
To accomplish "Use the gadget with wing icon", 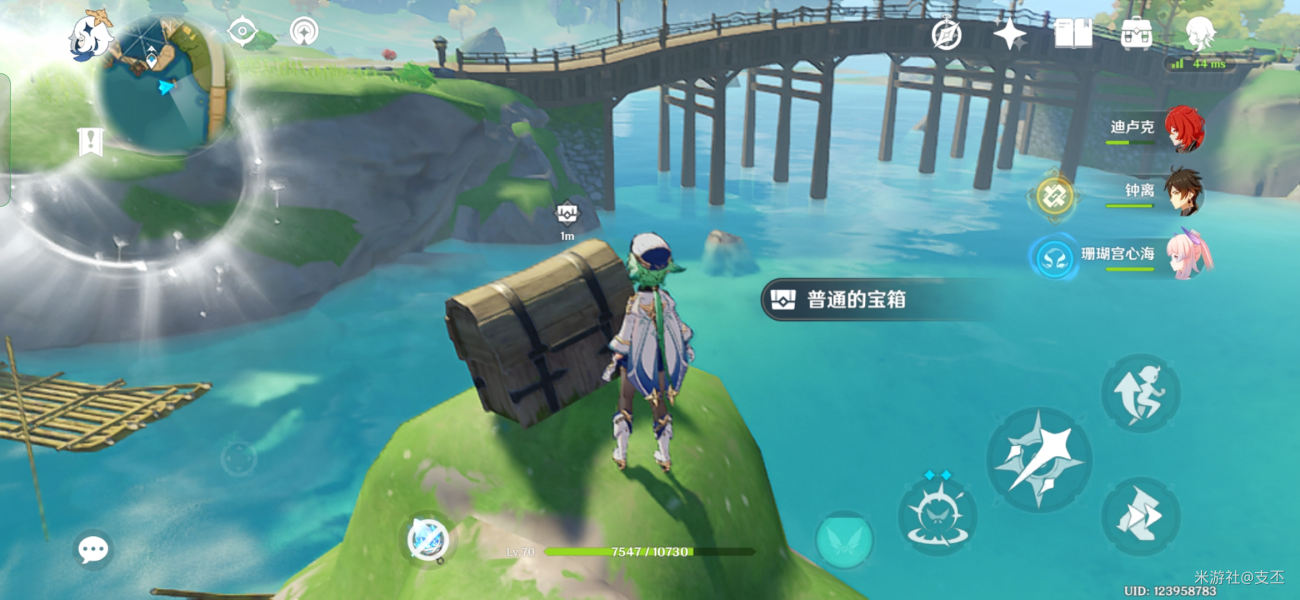I will (844, 540).
